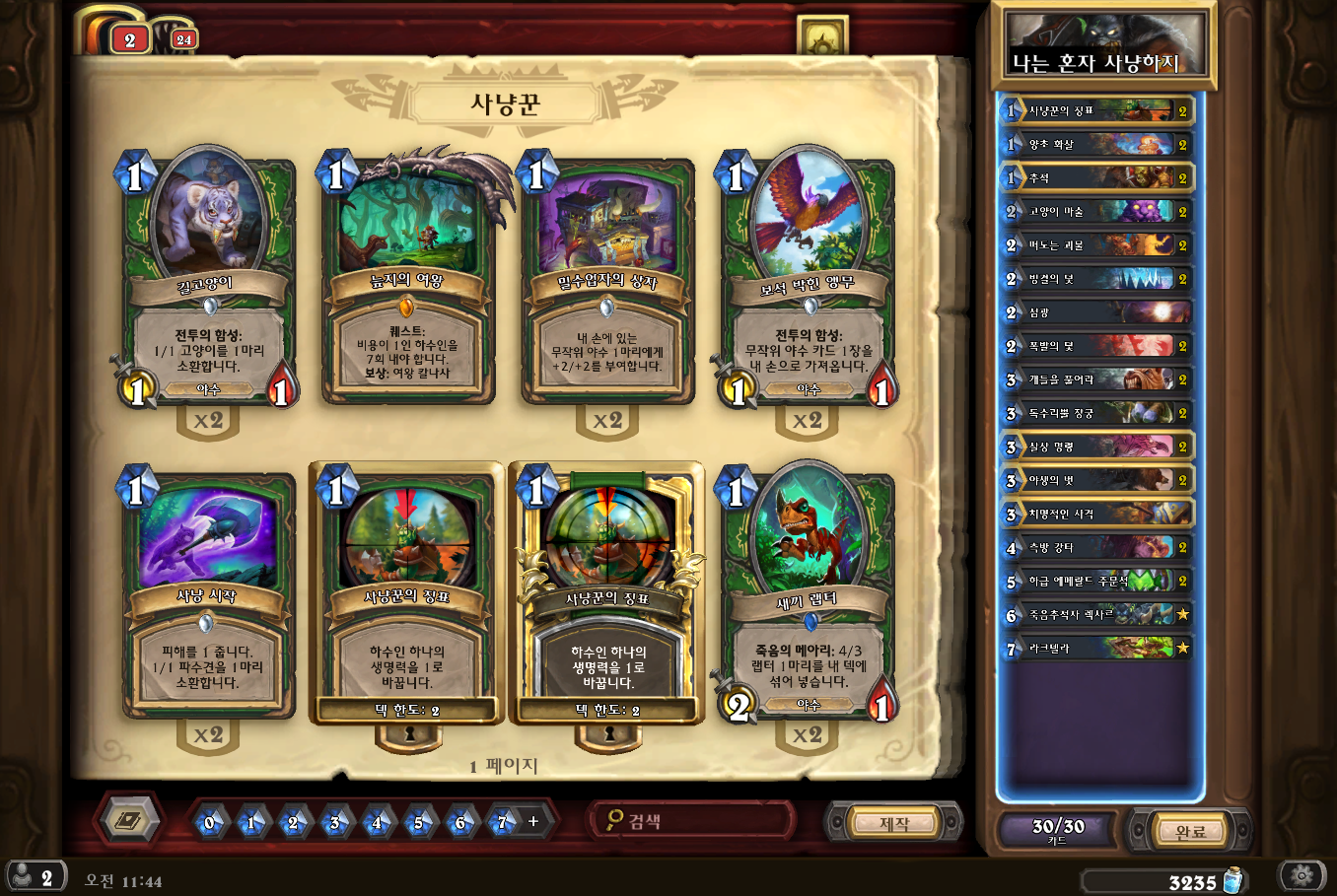The width and height of the screenshot is (1337, 896).
Task: Open the gear settings menu
Action: (1302, 874)
